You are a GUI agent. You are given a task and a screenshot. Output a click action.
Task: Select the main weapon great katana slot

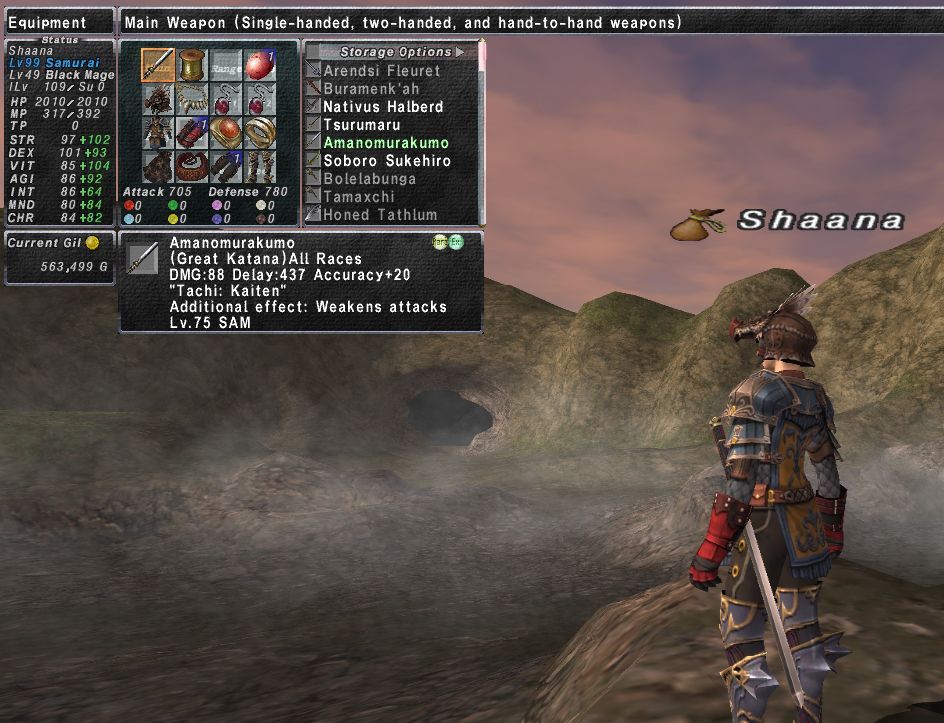[157, 65]
